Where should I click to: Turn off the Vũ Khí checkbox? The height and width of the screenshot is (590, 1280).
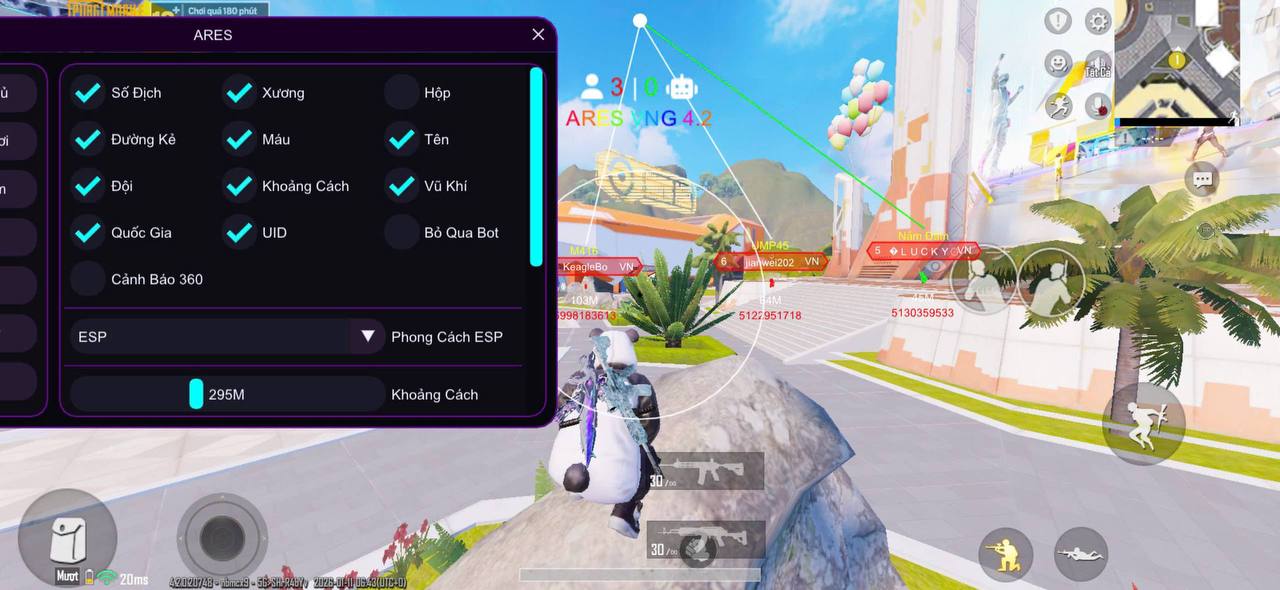tap(401, 186)
